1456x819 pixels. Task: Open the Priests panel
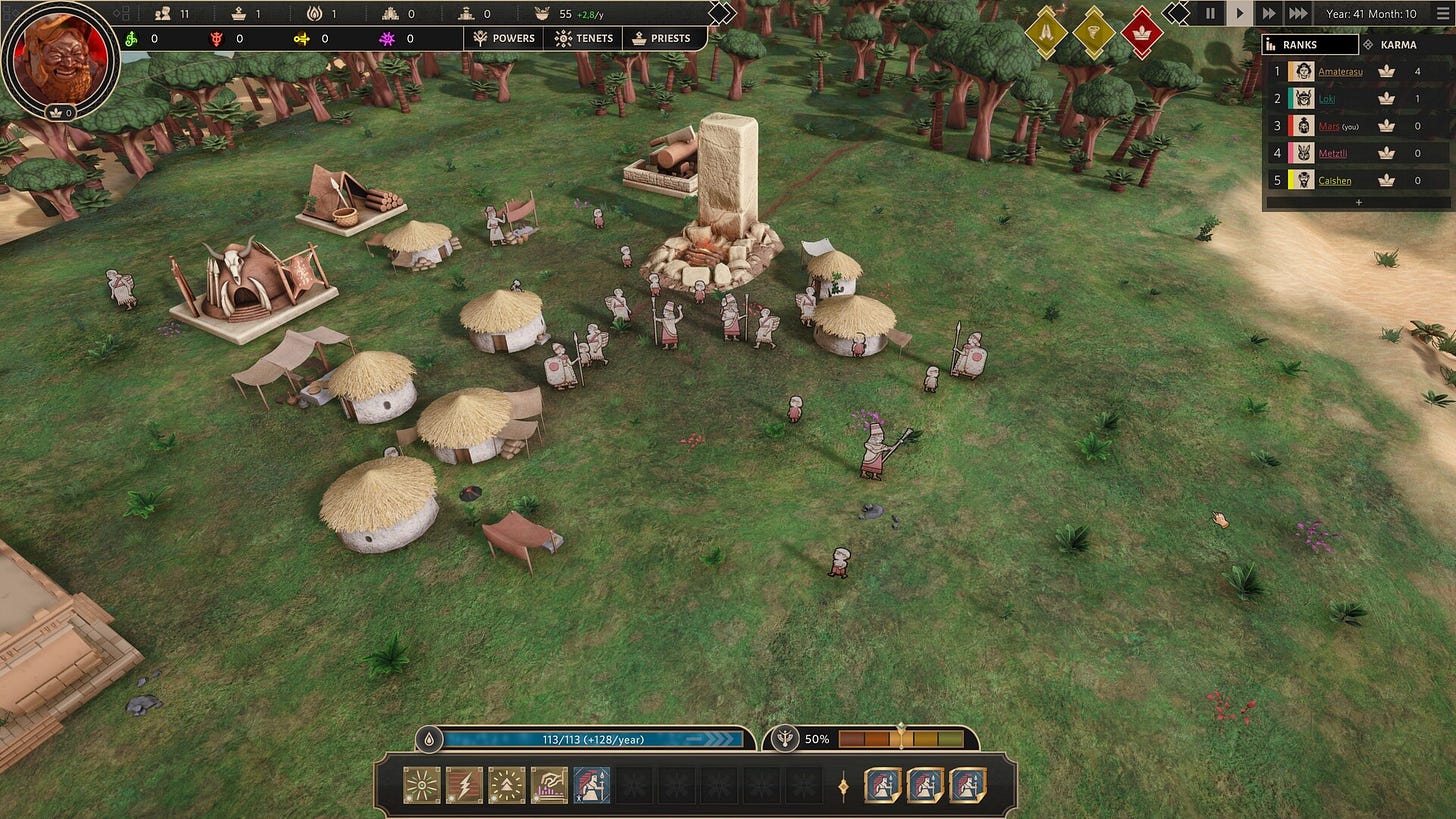point(660,38)
